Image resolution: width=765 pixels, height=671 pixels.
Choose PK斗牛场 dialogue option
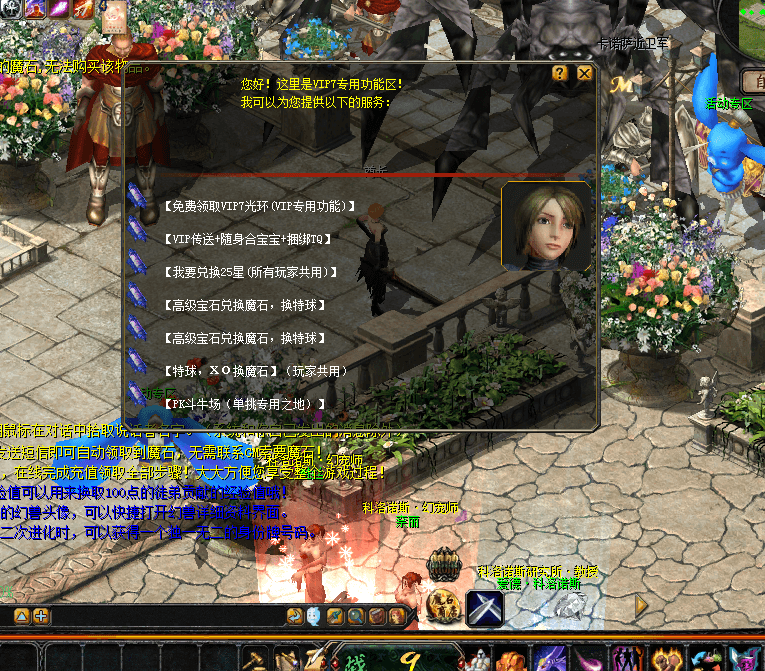click(x=243, y=404)
